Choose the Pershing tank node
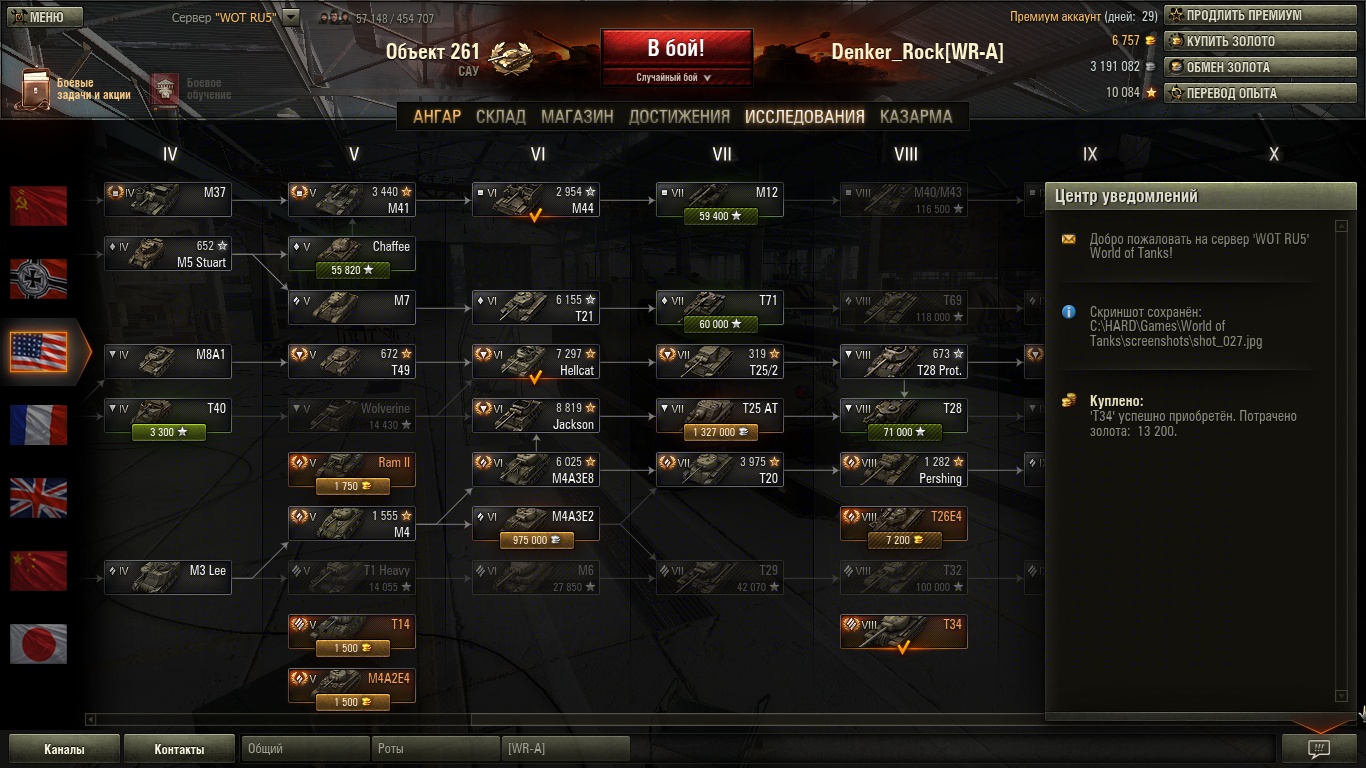 (x=904, y=470)
